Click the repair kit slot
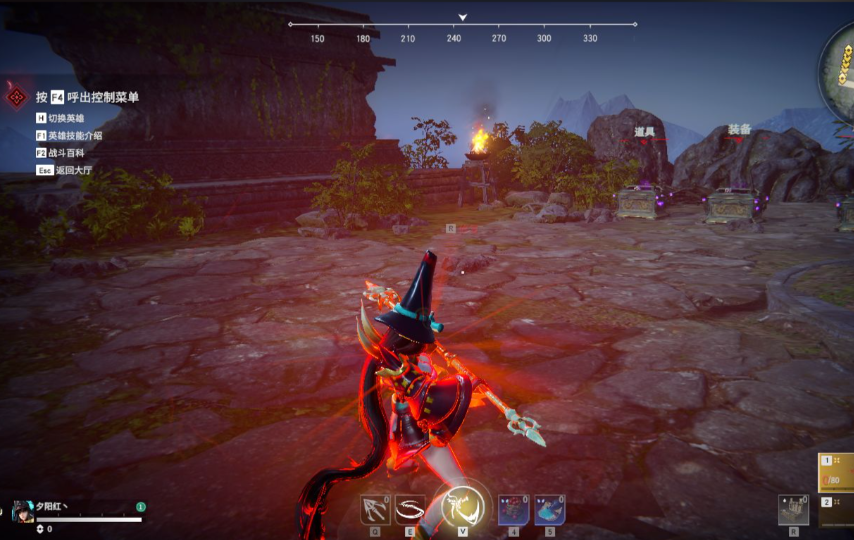Viewport: 854px width, 540px height. 793,509
